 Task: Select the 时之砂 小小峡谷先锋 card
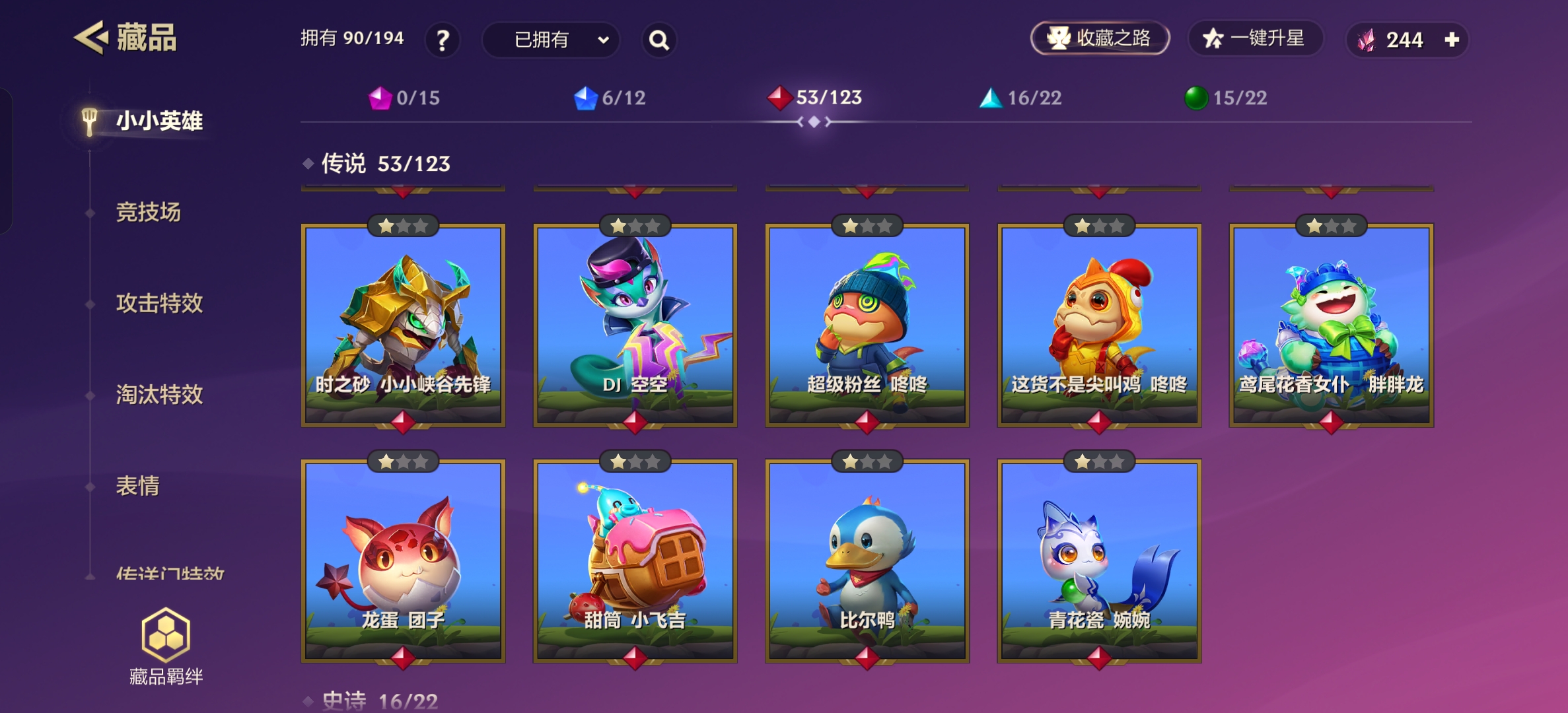pos(403,325)
